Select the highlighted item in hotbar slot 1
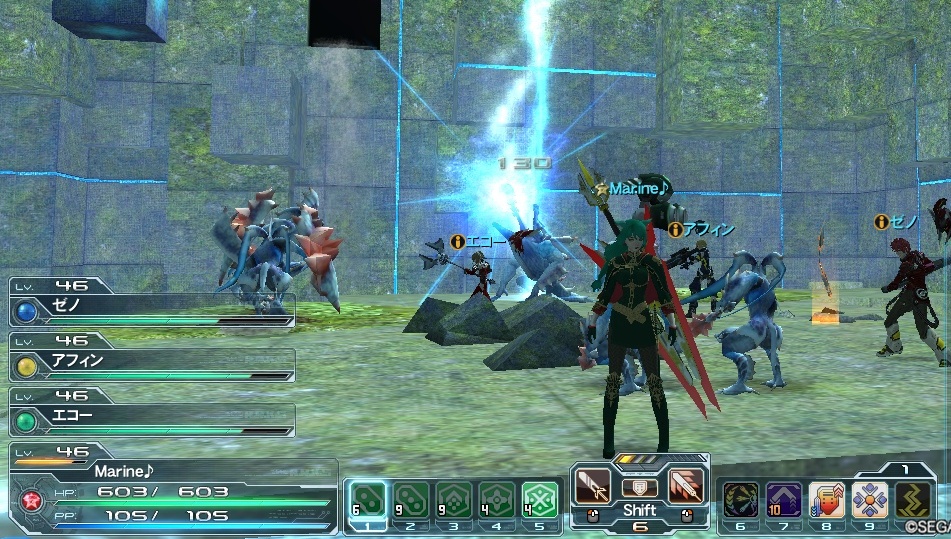951x539 pixels. pyautogui.click(x=366, y=498)
